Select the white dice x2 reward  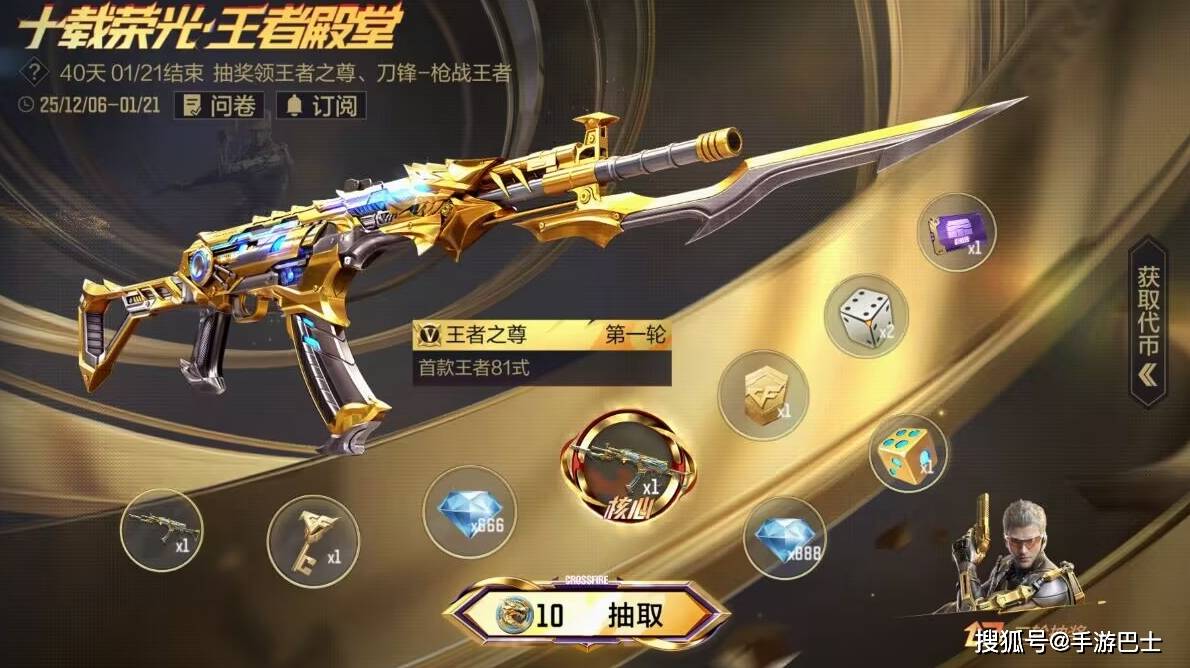[x=865, y=315]
